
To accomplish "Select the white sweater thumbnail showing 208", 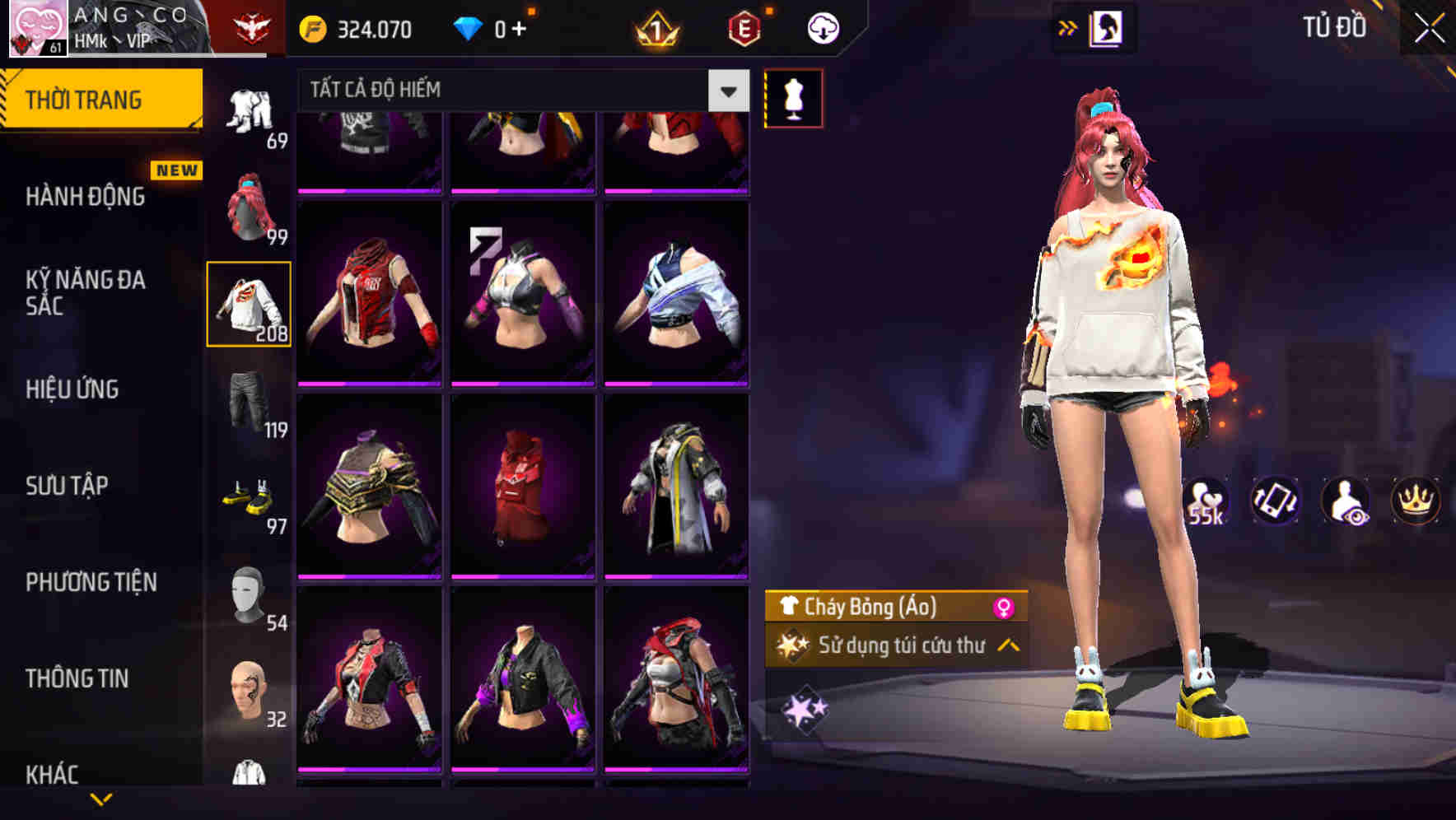I will click(x=249, y=305).
